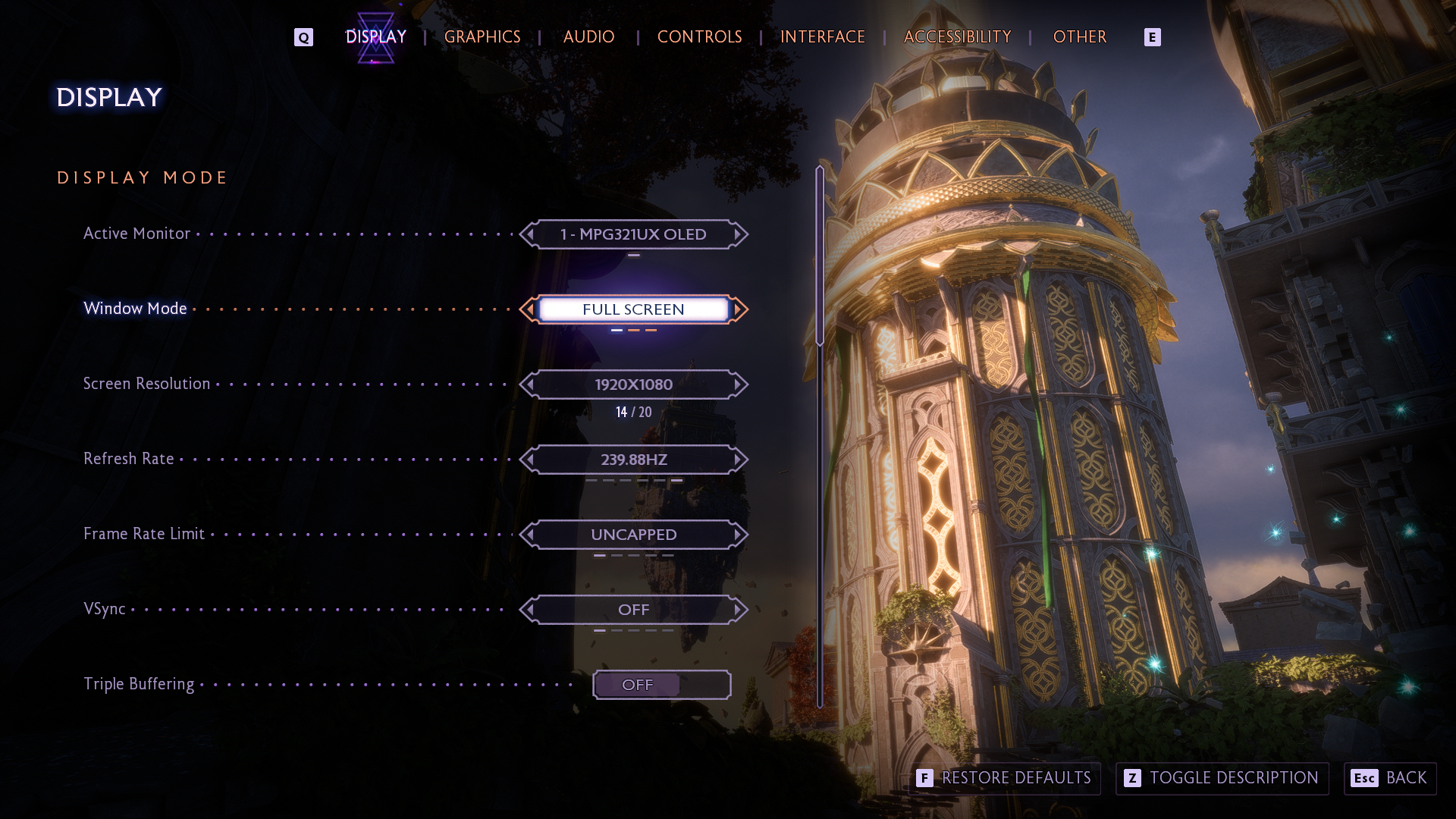Click the right arrow for Window Mode
The width and height of the screenshot is (1456, 819).
click(x=738, y=309)
